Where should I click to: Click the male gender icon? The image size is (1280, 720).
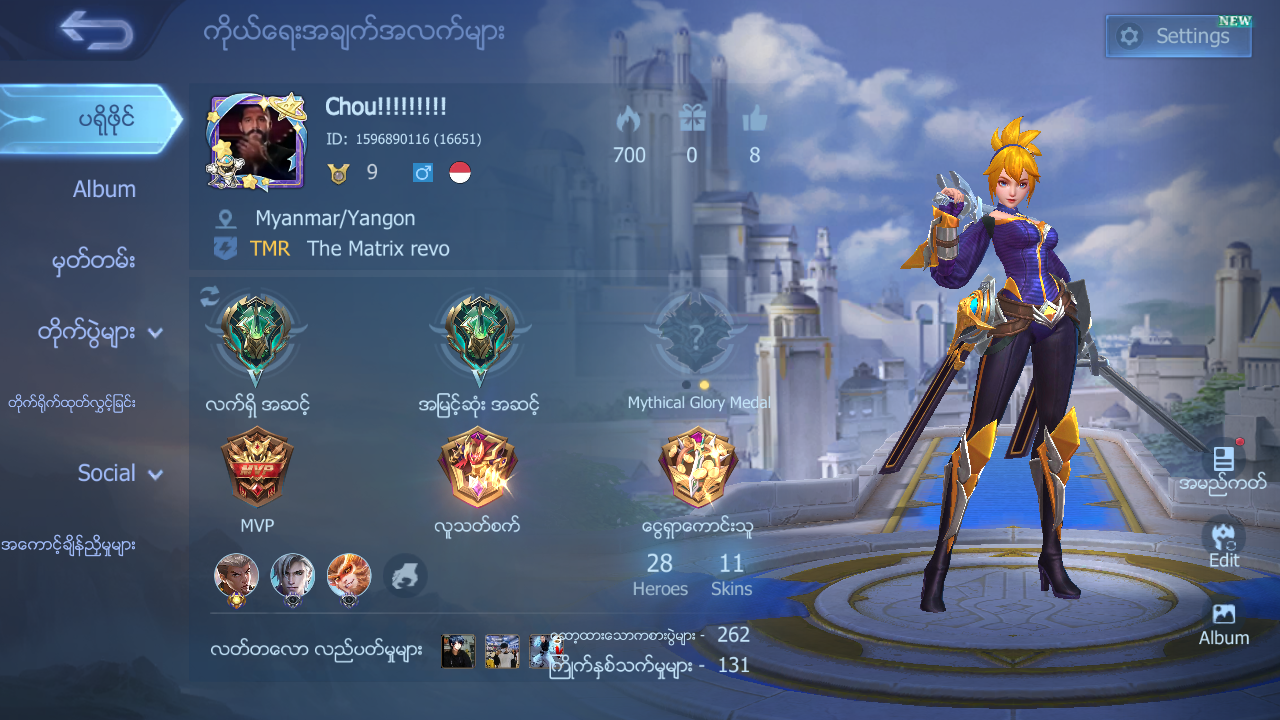(421, 171)
